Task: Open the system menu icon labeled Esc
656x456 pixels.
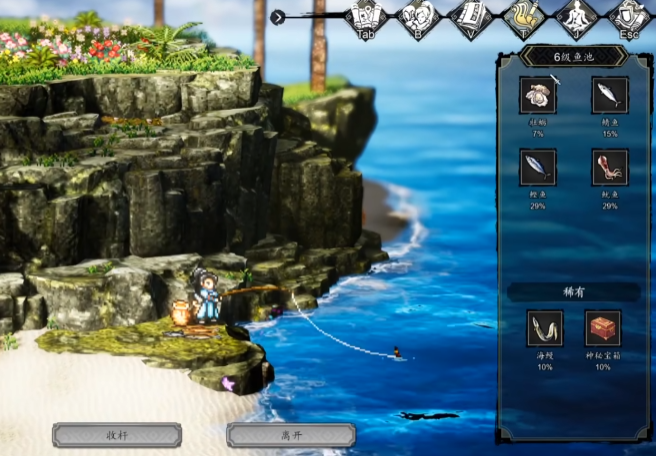Action: click(628, 18)
